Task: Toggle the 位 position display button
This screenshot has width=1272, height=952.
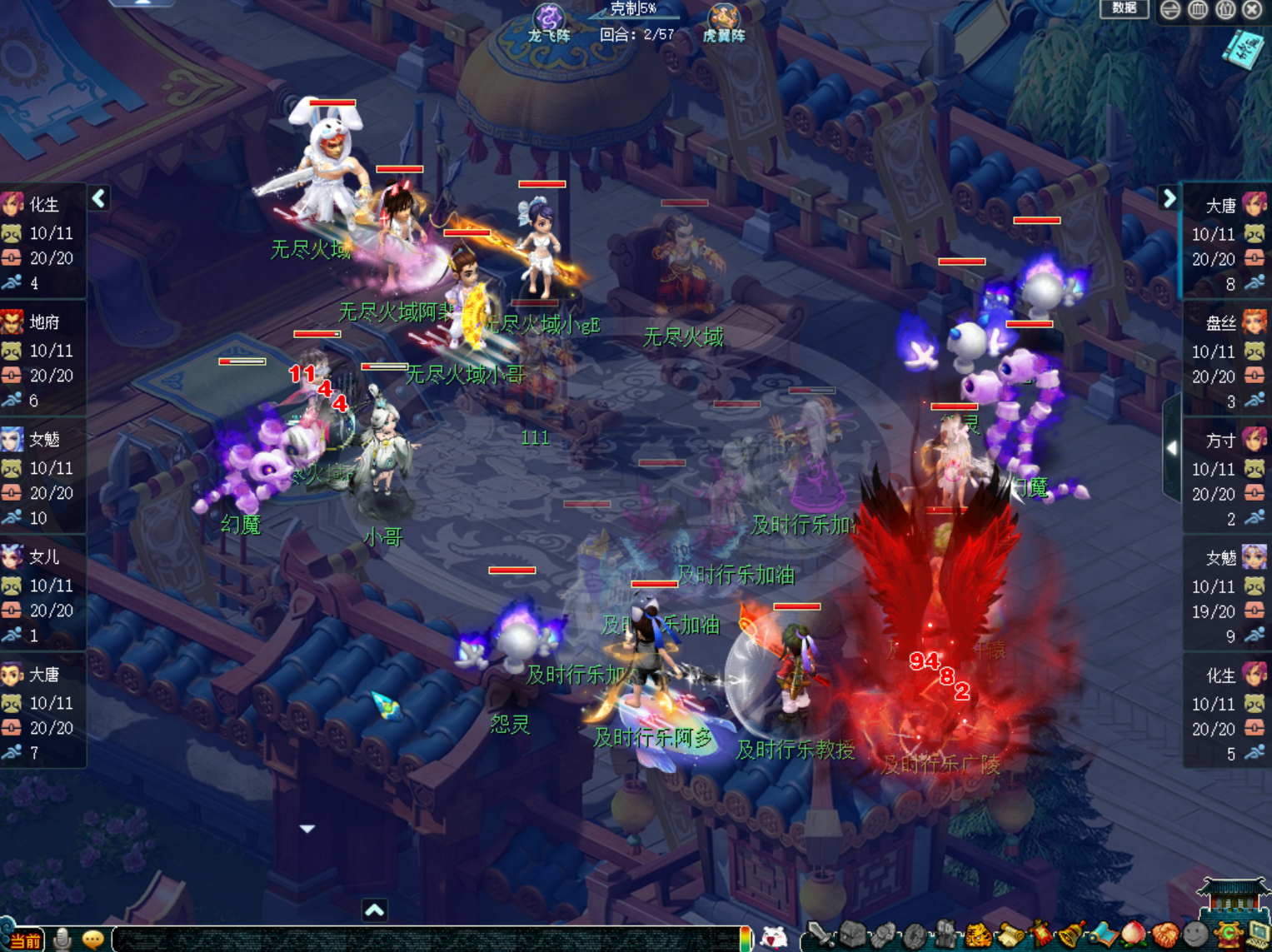Action: 1225,9
